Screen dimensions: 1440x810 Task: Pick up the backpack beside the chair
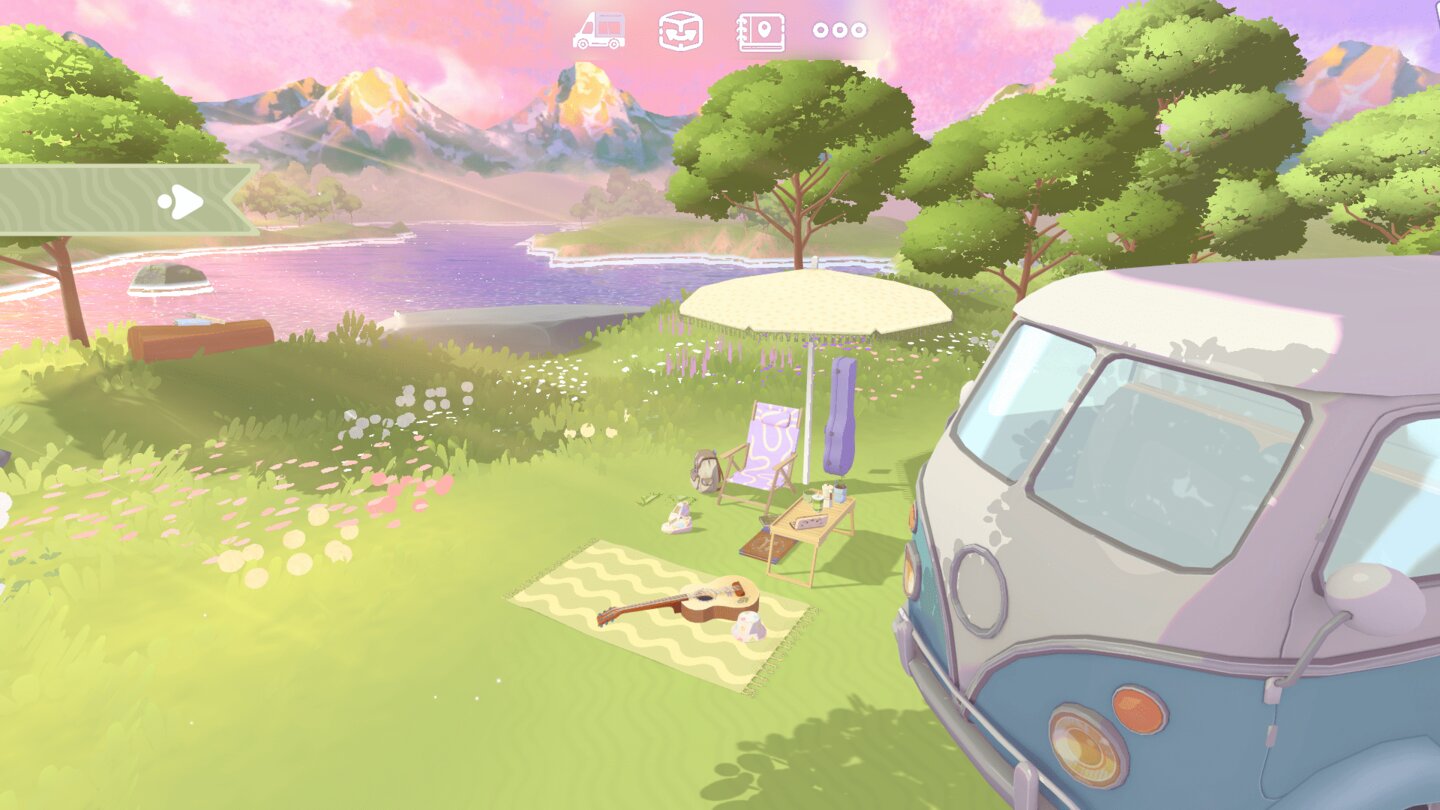(x=706, y=468)
